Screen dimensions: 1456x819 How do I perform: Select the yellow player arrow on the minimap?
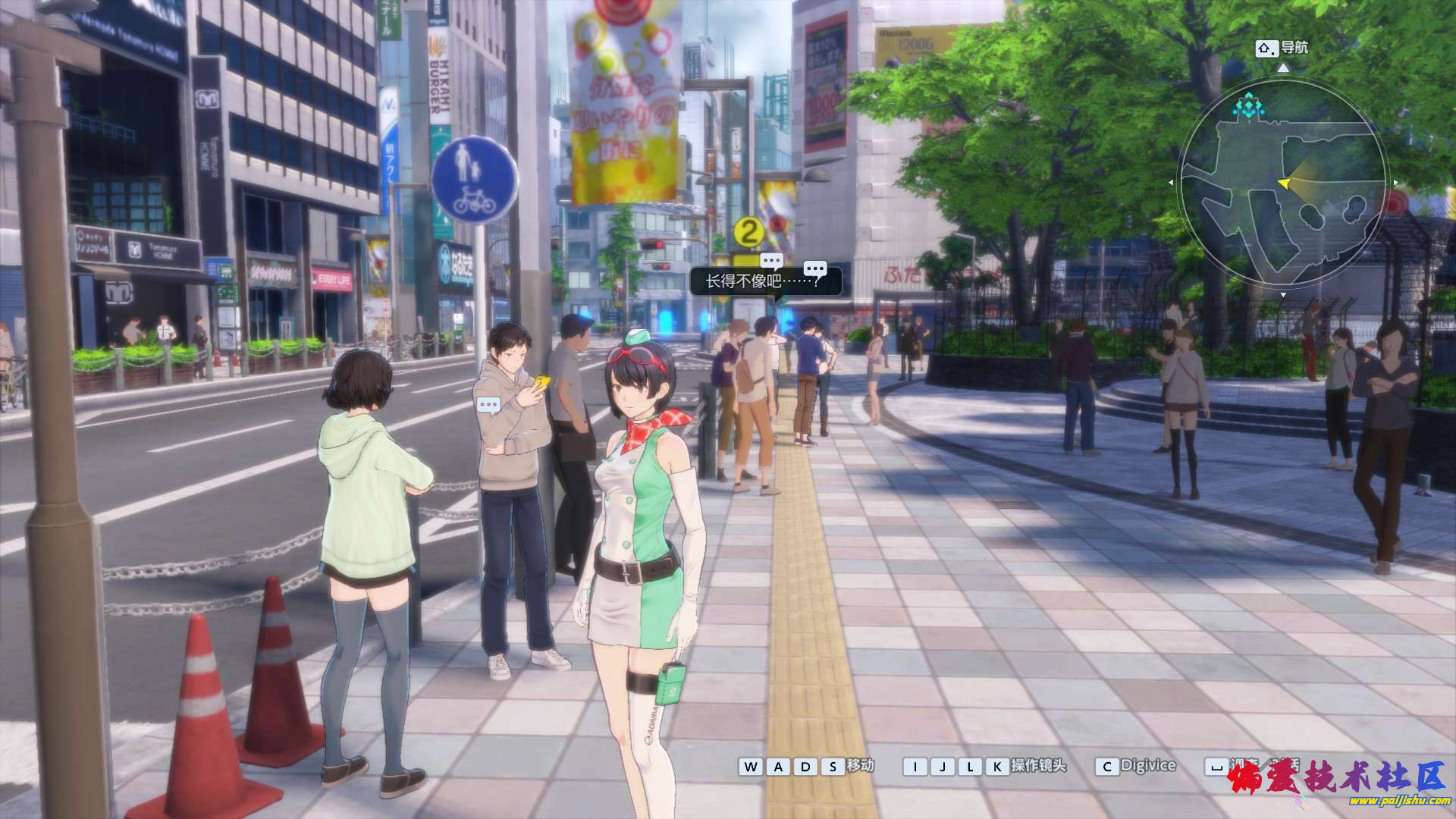click(1284, 183)
